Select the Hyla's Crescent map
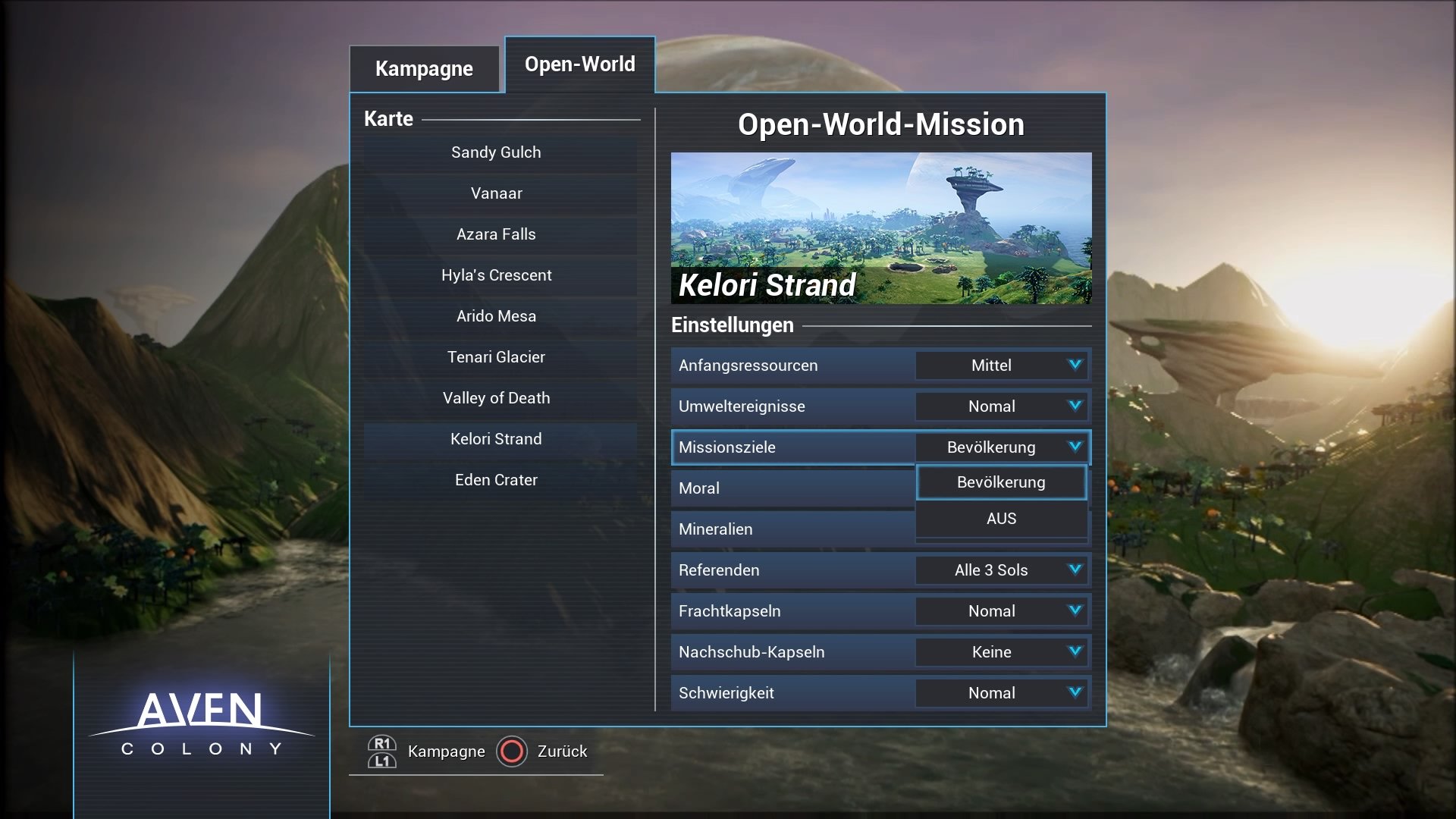 coord(497,275)
